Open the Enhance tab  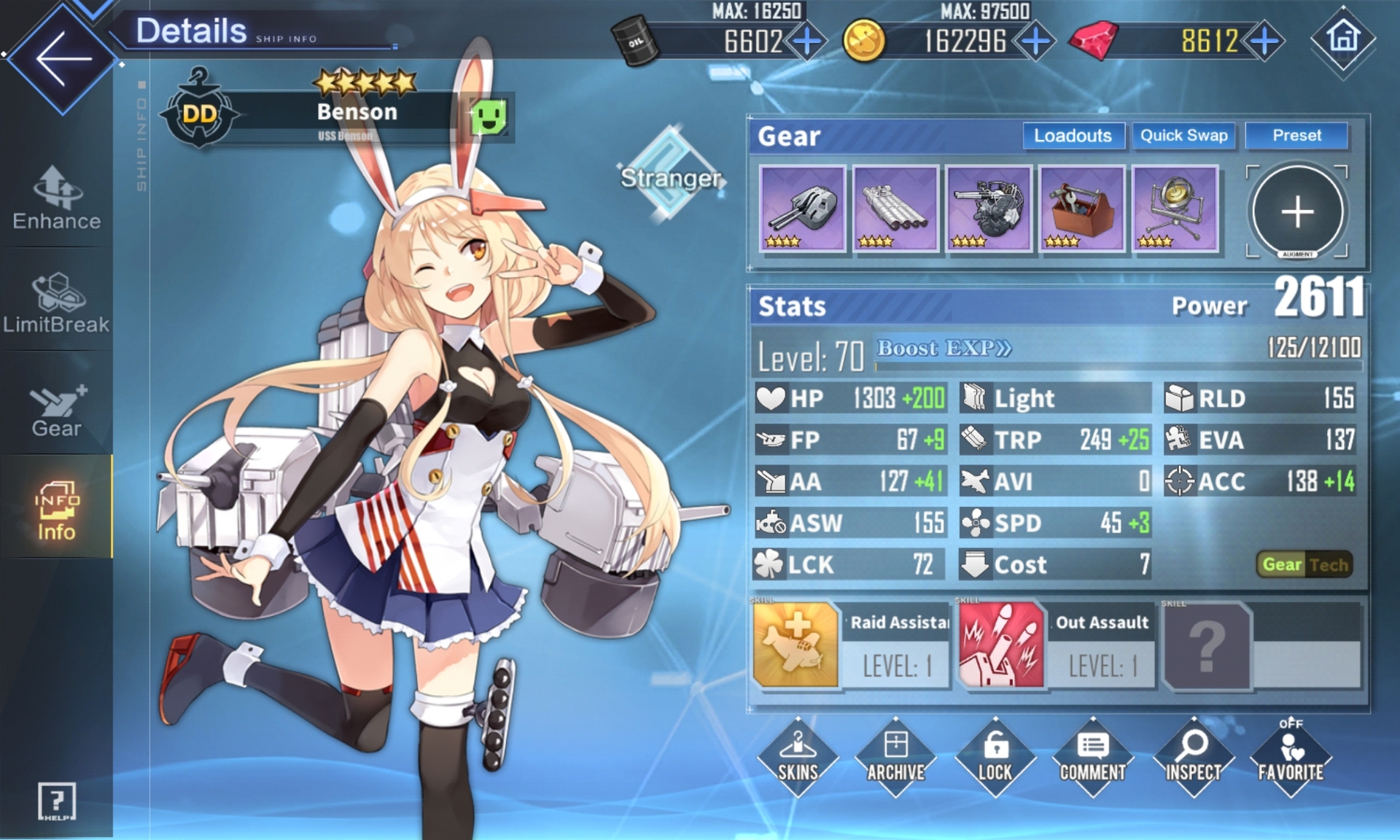tap(57, 198)
